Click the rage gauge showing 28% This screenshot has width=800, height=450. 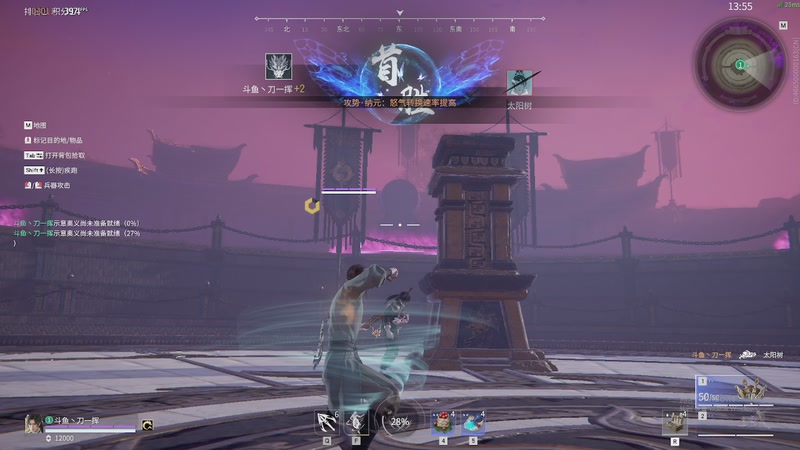click(400, 423)
